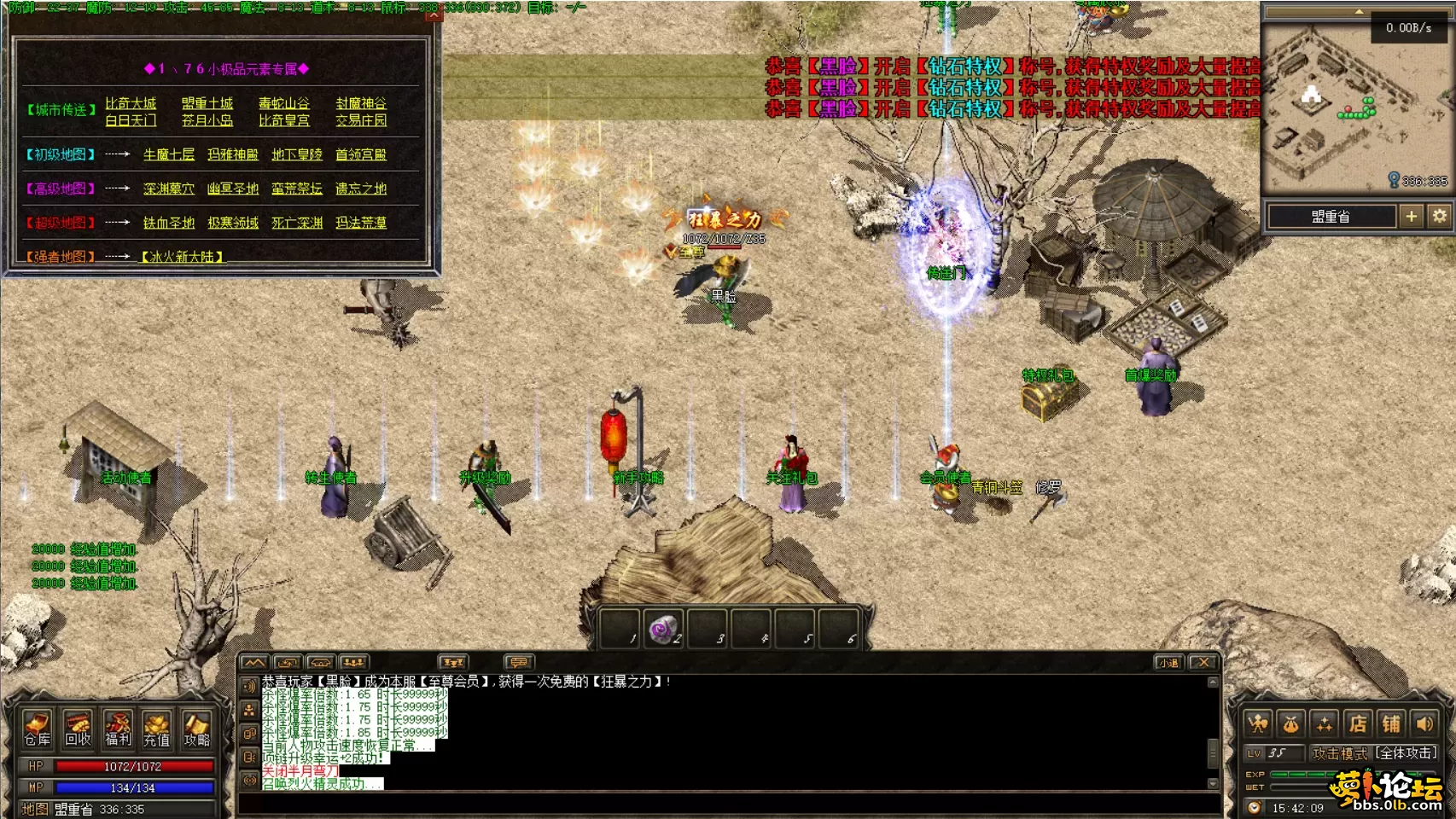
Task: Open the 回收 recycle menu
Action: (x=77, y=729)
